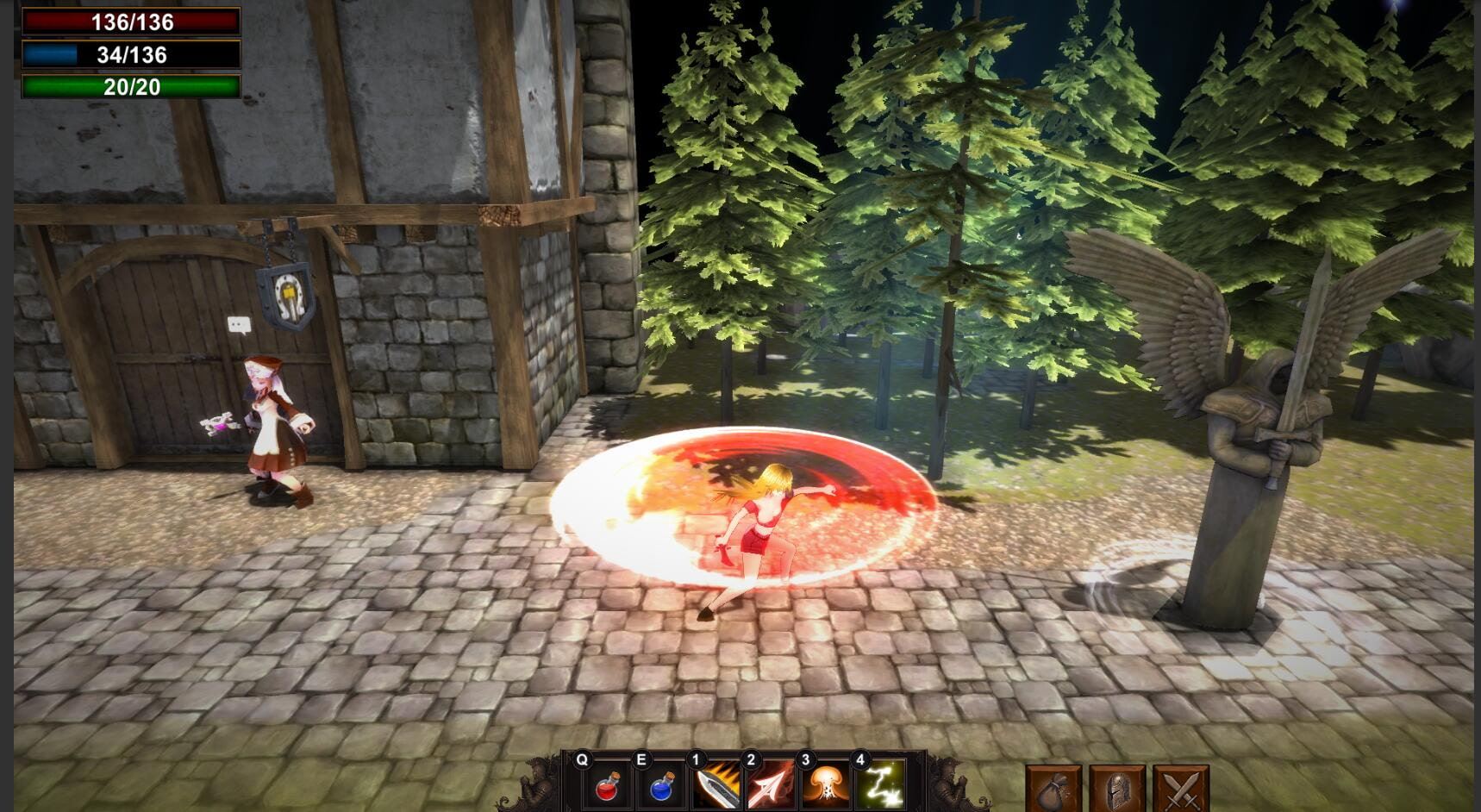Activate the flaming sword slash skill
The height and width of the screenshot is (812, 1481).
(x=717, y=786)
